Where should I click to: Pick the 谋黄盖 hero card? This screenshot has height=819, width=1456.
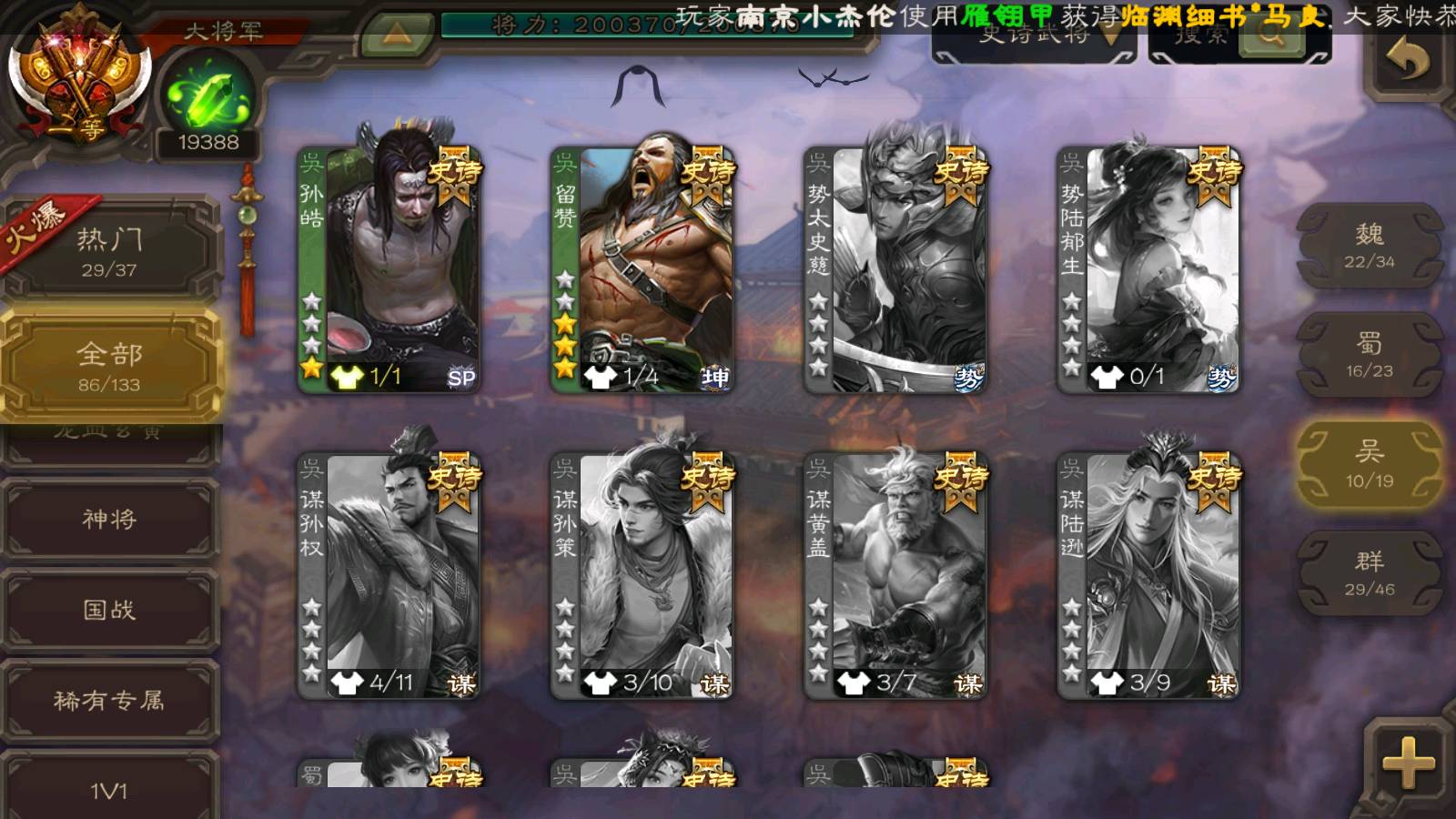(x=895, y=576)
